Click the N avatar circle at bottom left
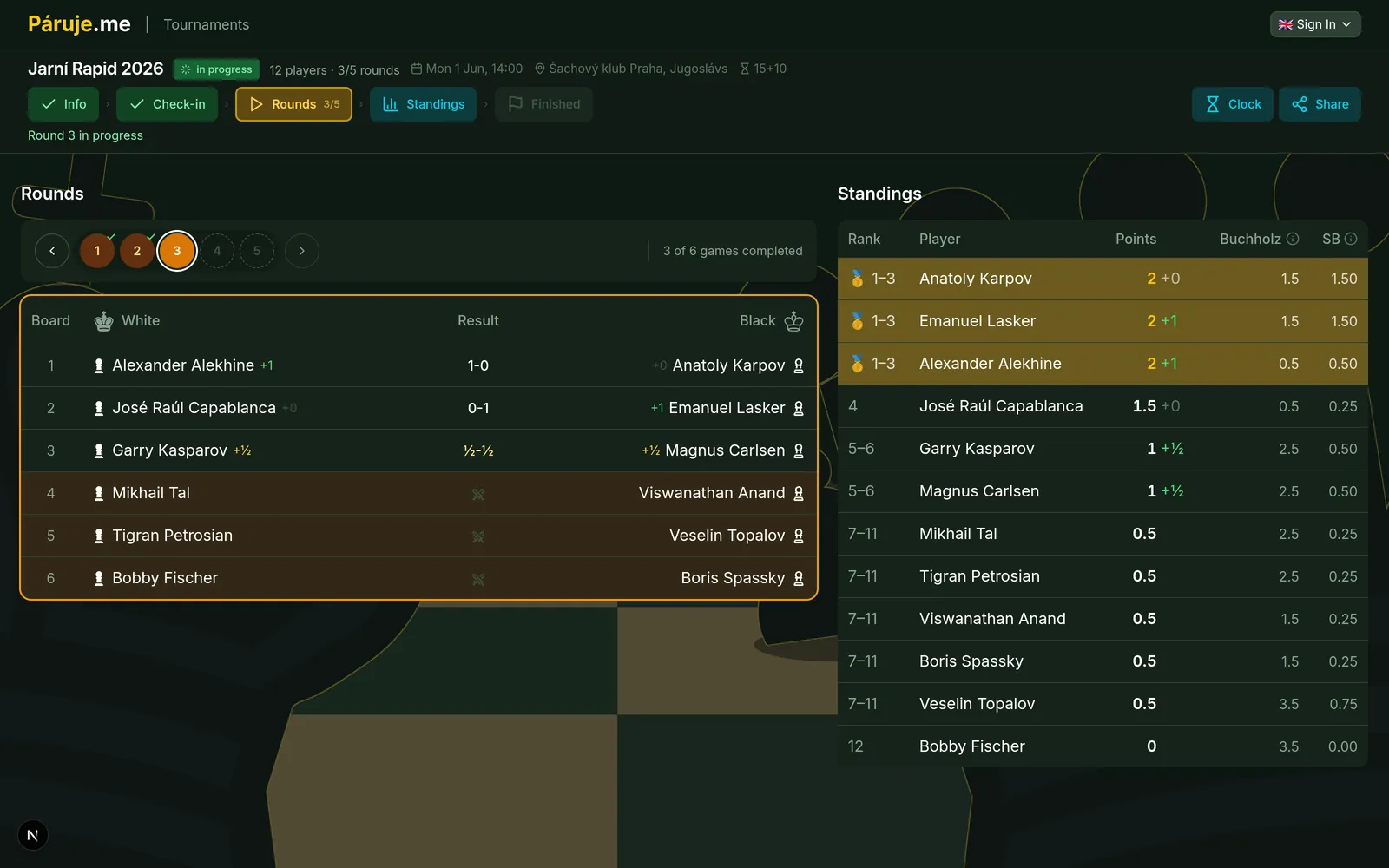The image size is (1389, 868). (x=32, y=835)
